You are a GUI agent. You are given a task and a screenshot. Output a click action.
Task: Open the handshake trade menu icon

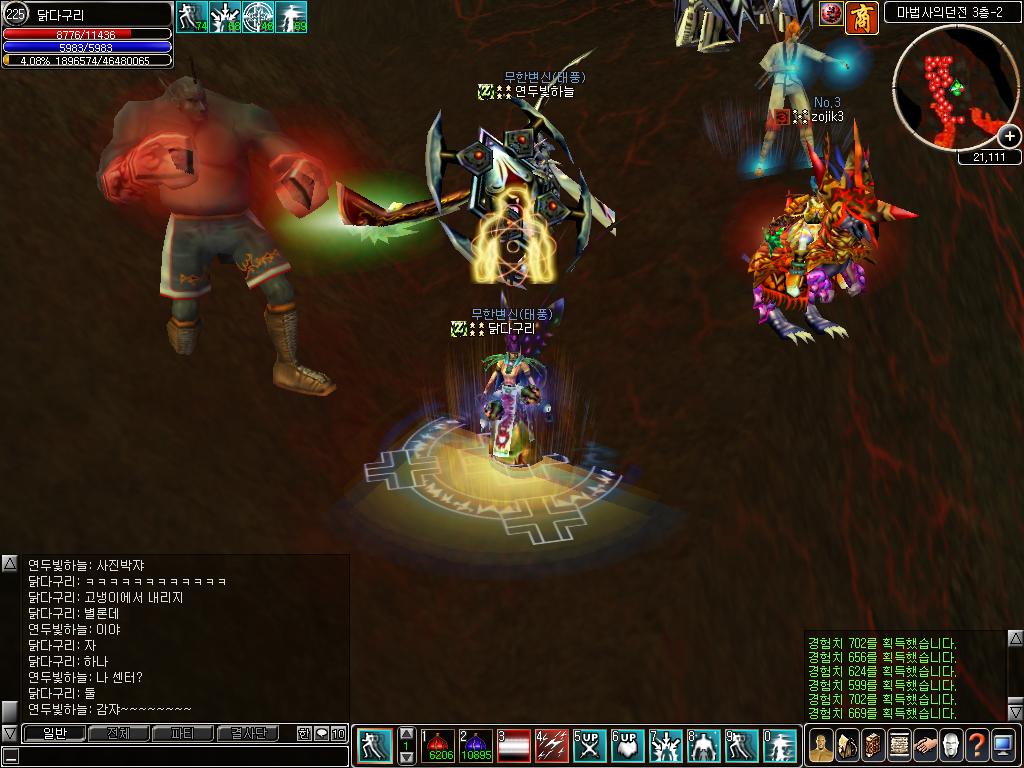coord(925,746)
